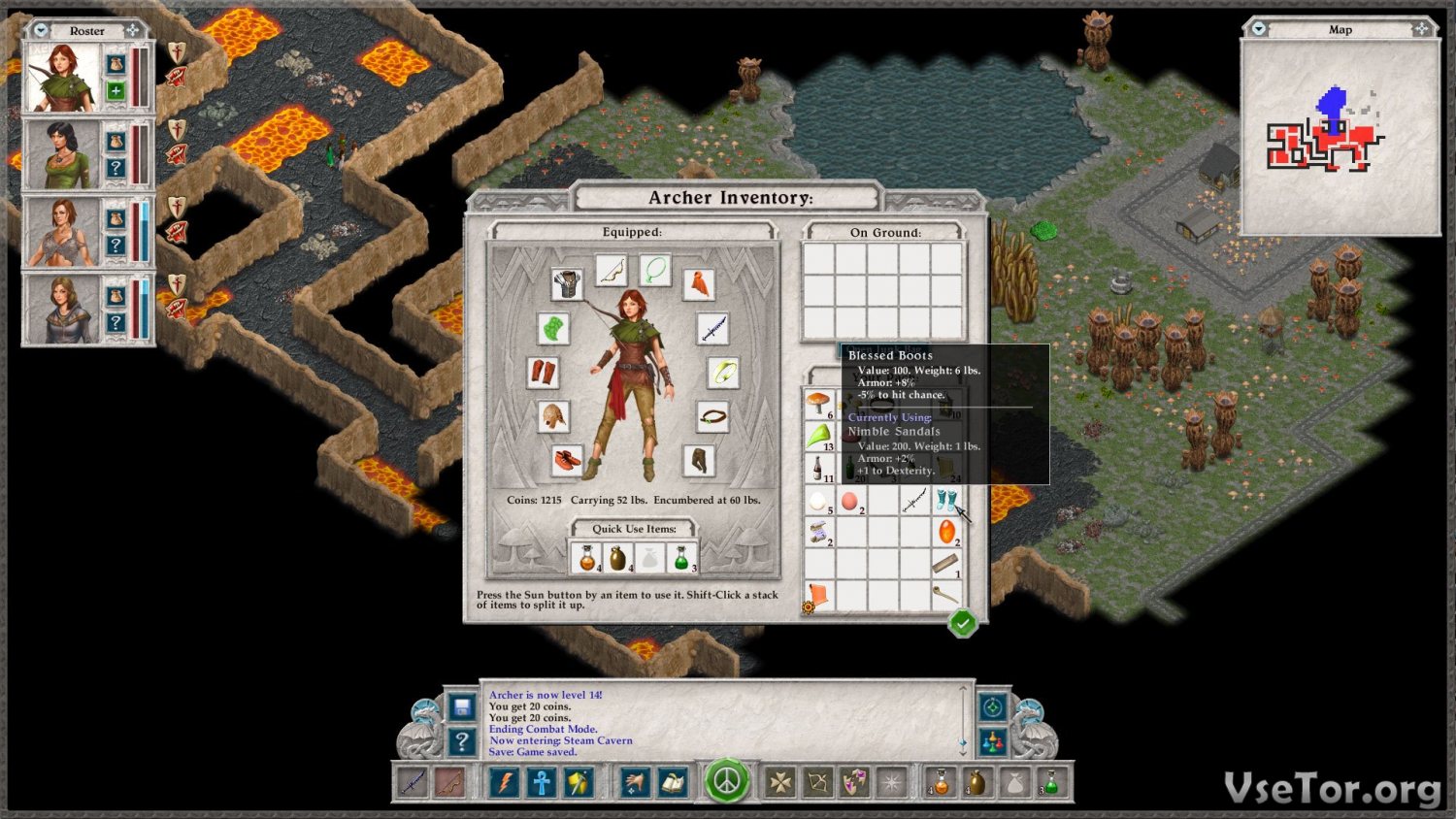Toggle combat with the green peace button
This screenshot has width=1456, height=819.
click(727, 781)
